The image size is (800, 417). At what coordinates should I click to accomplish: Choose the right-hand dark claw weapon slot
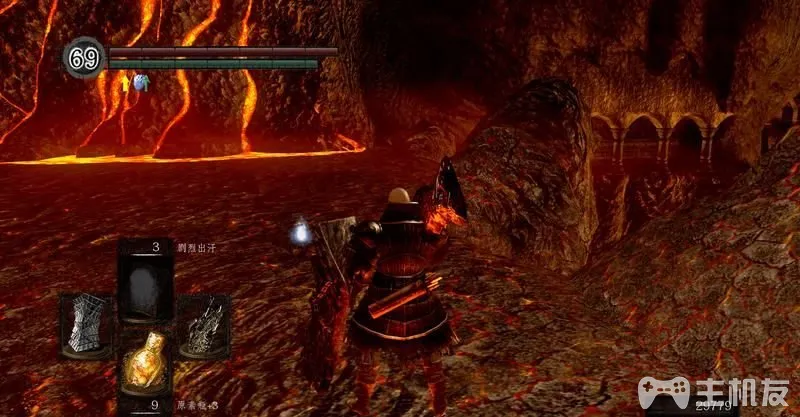point(204,327)
